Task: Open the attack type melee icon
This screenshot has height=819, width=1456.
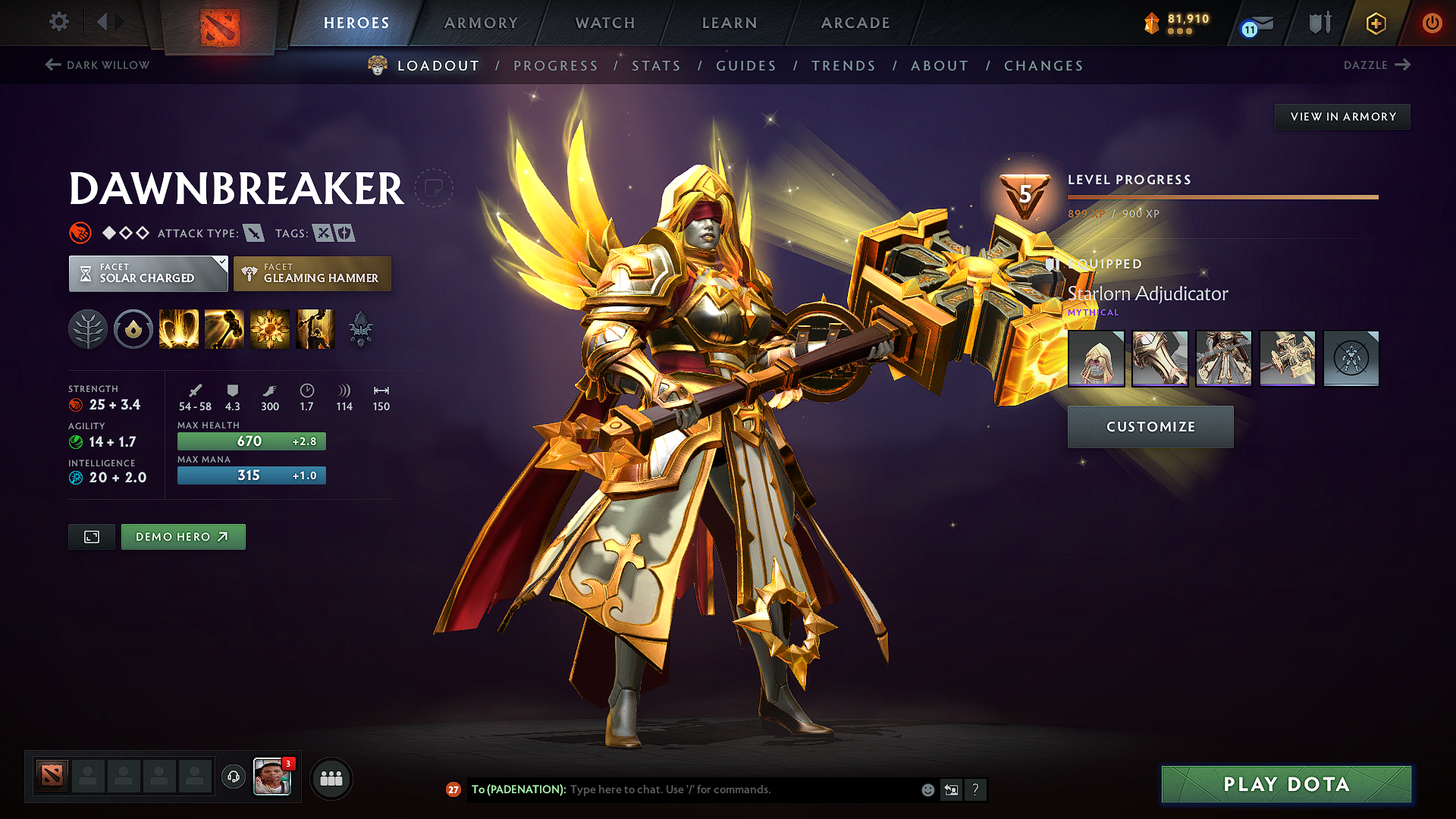Action: pyautogui.click(x=253, y=233)
